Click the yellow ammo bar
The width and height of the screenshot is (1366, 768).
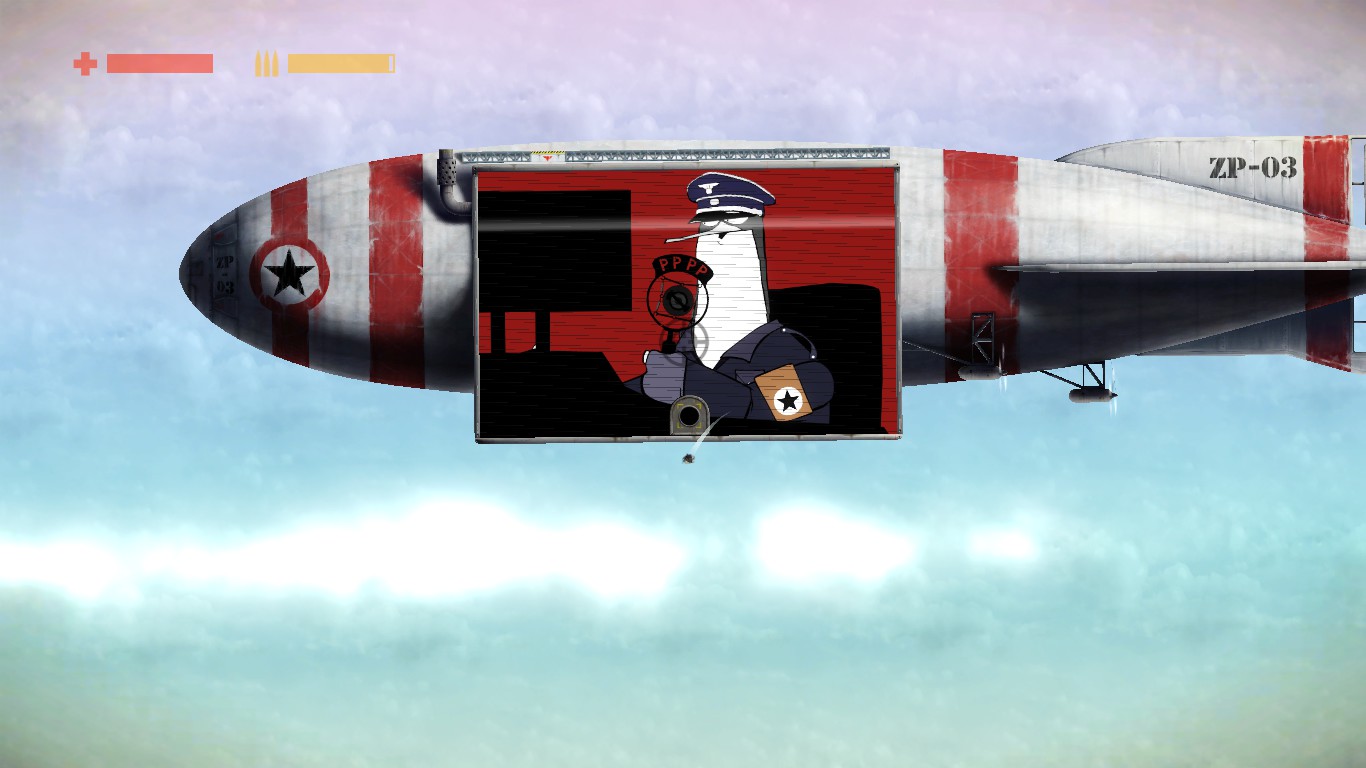pos(340,64)
